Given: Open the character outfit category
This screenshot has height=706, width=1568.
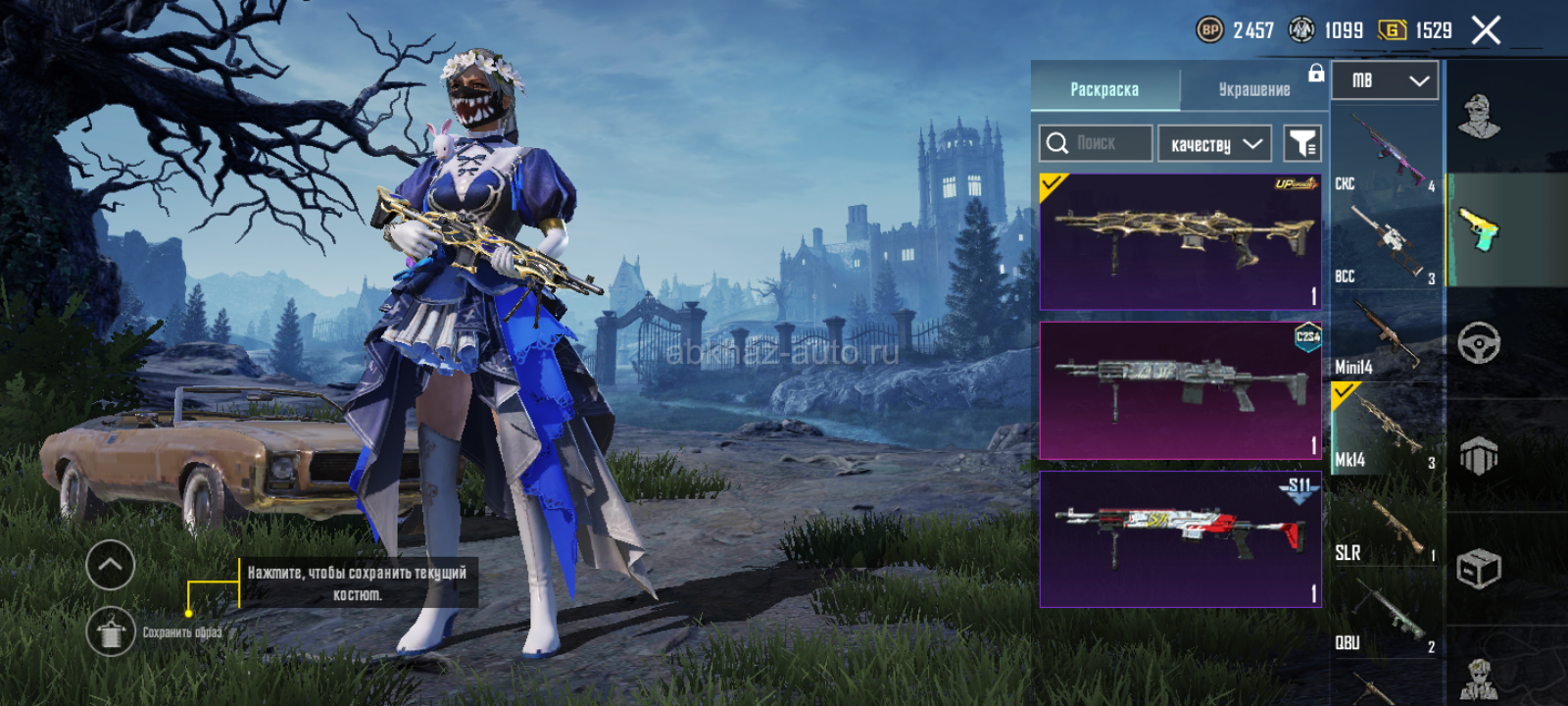Looking at the screenshot, I should [x=1479, y=117].
